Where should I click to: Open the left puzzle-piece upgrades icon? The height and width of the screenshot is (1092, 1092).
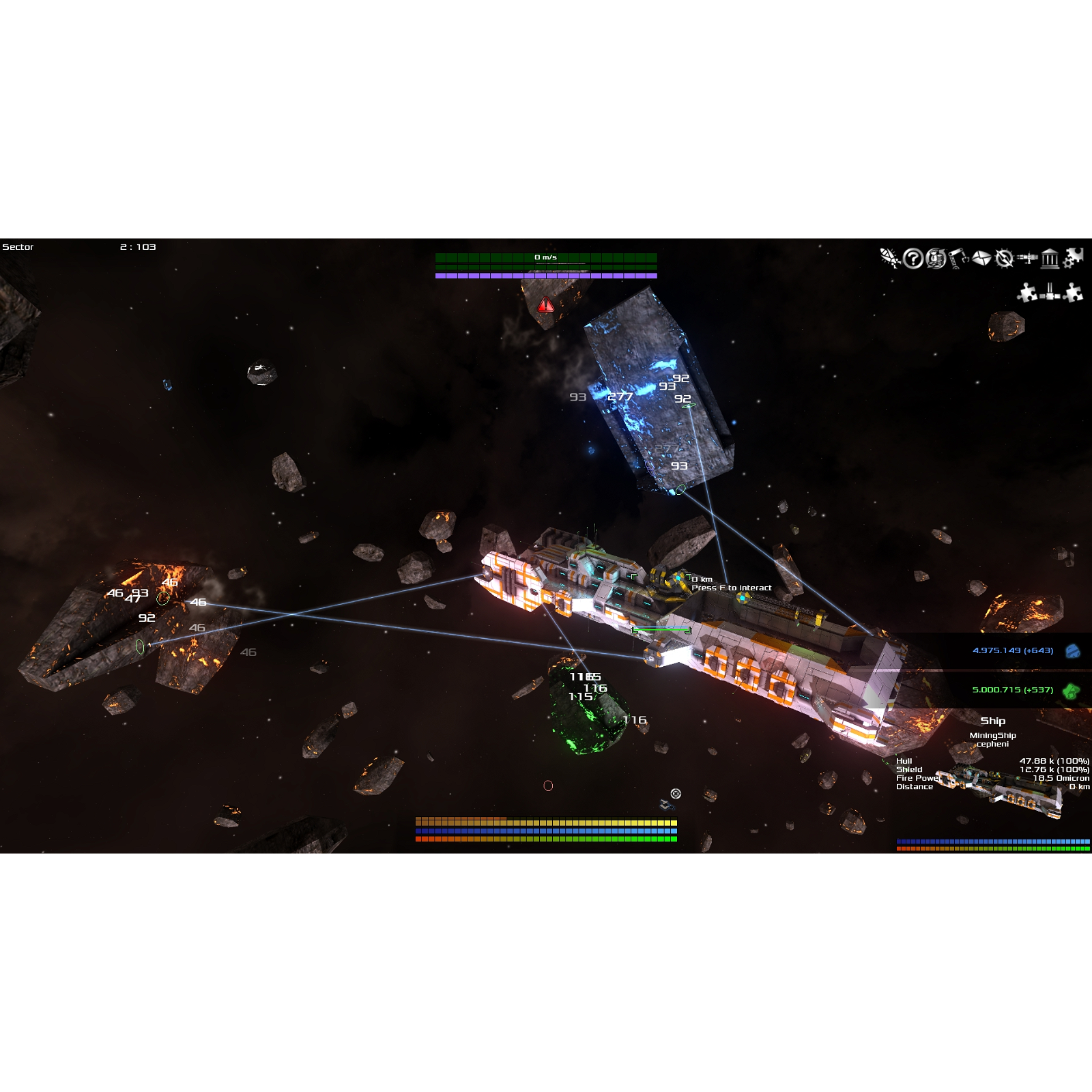click(x=1027, y=292)
